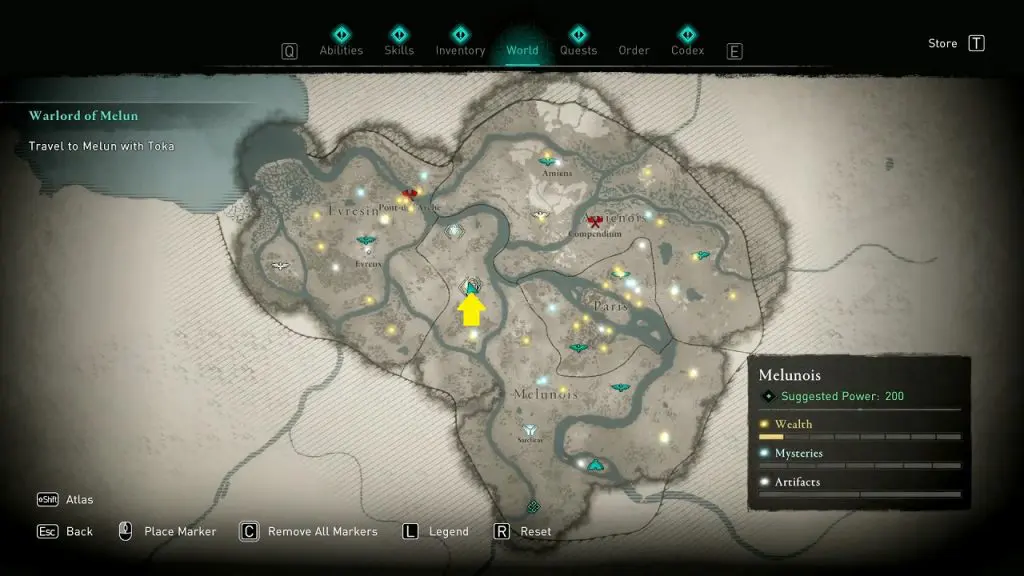Select the Amiens location marker

tap(547, 161)
